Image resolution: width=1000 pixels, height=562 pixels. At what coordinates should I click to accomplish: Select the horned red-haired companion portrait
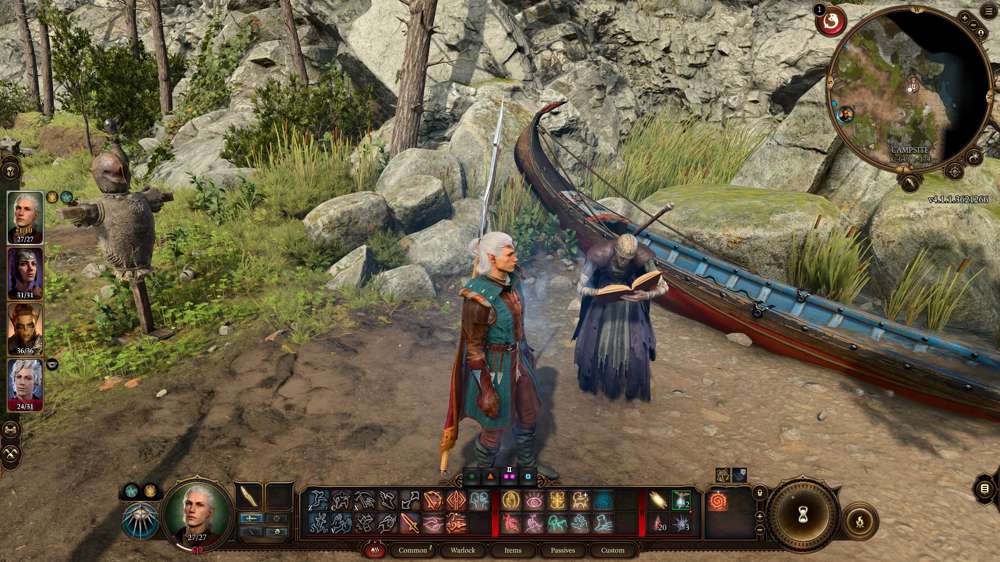tap(25, 327)
